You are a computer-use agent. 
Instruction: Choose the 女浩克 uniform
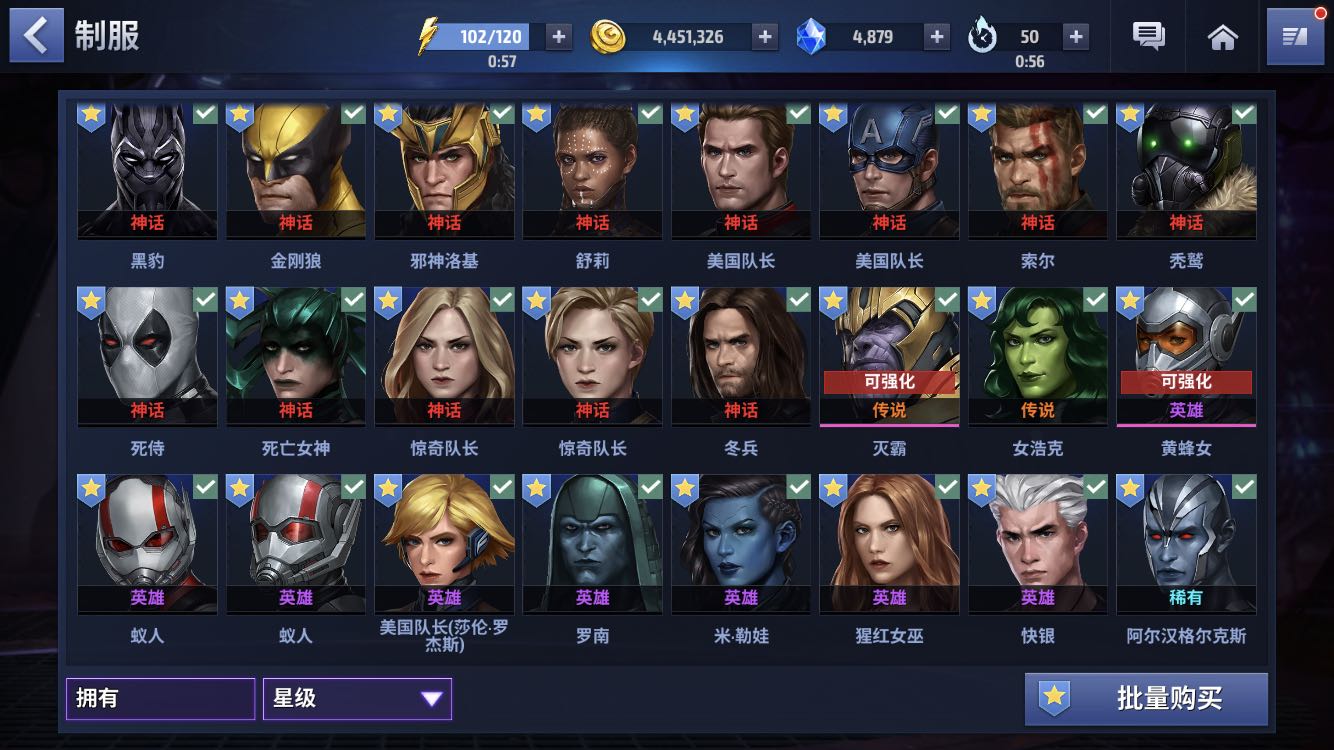pos(1037,357)
